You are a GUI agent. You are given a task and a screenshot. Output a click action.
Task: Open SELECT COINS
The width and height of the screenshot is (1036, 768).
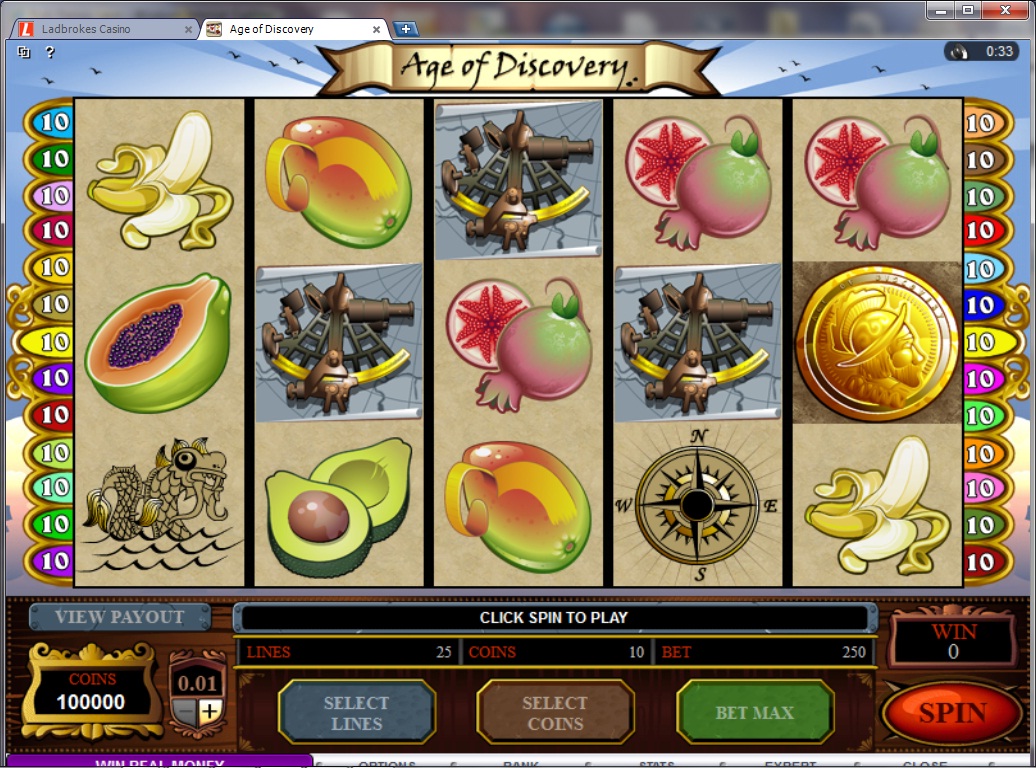(555, 713)
